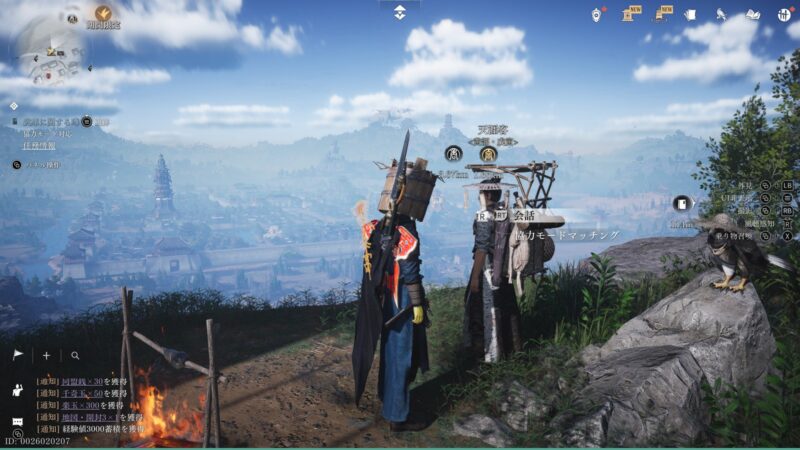Open the chat speech bubble icon
The width and height of the screenshot is (800, 450).
tap(17, 421)
